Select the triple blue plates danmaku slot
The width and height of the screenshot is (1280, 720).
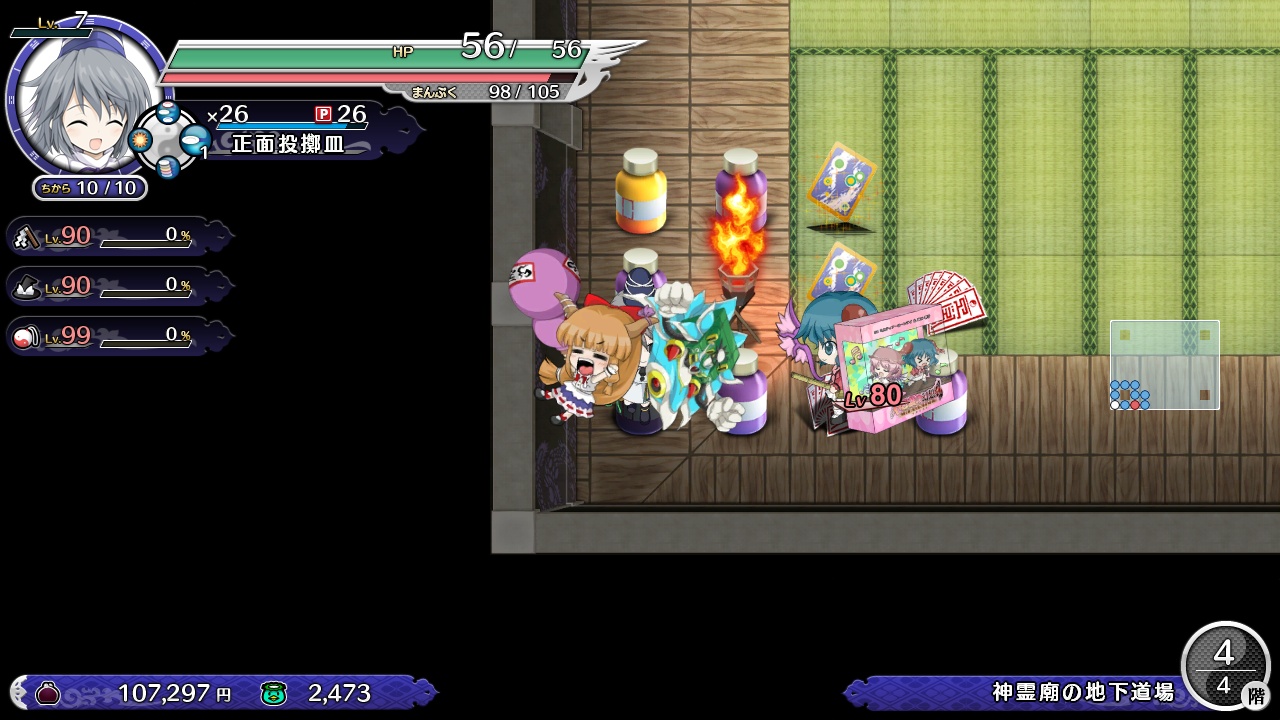[168, 113]
